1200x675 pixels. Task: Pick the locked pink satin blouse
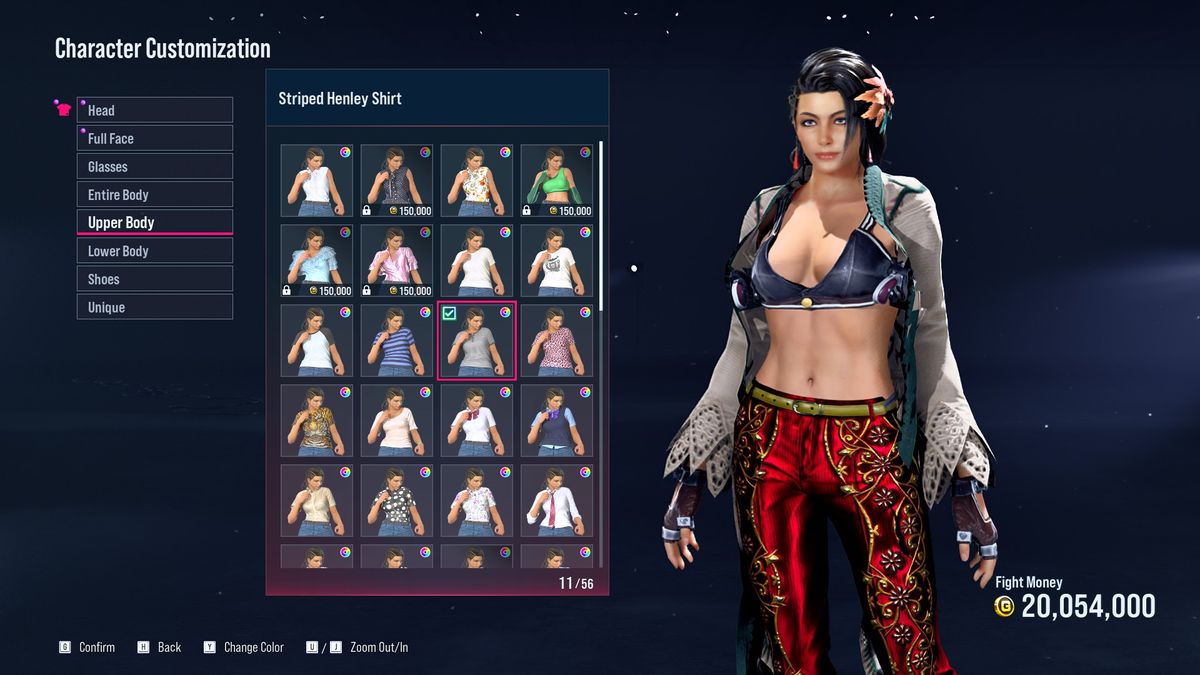(396, 261)
